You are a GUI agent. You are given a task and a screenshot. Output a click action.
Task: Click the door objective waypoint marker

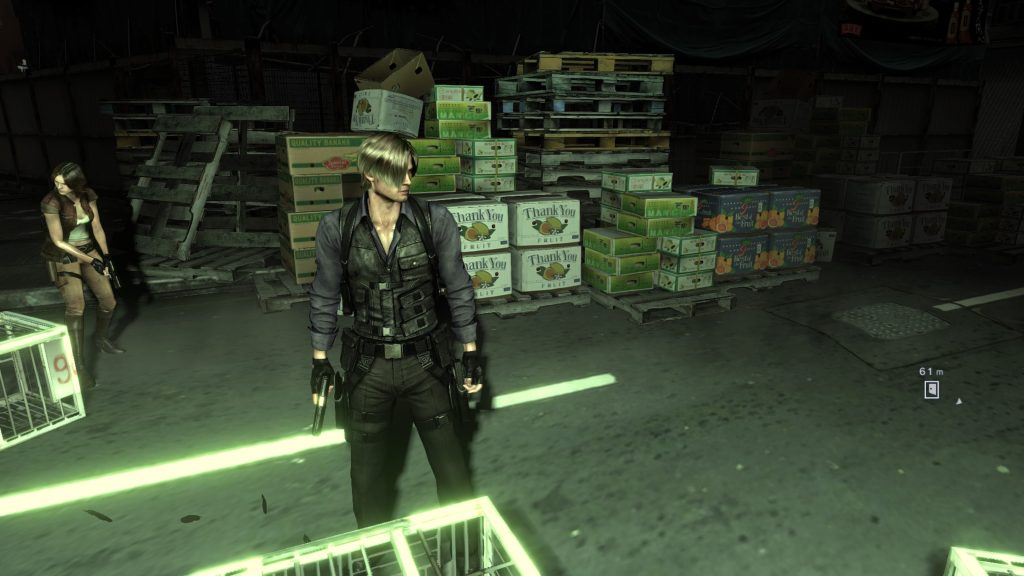(931, 389)
